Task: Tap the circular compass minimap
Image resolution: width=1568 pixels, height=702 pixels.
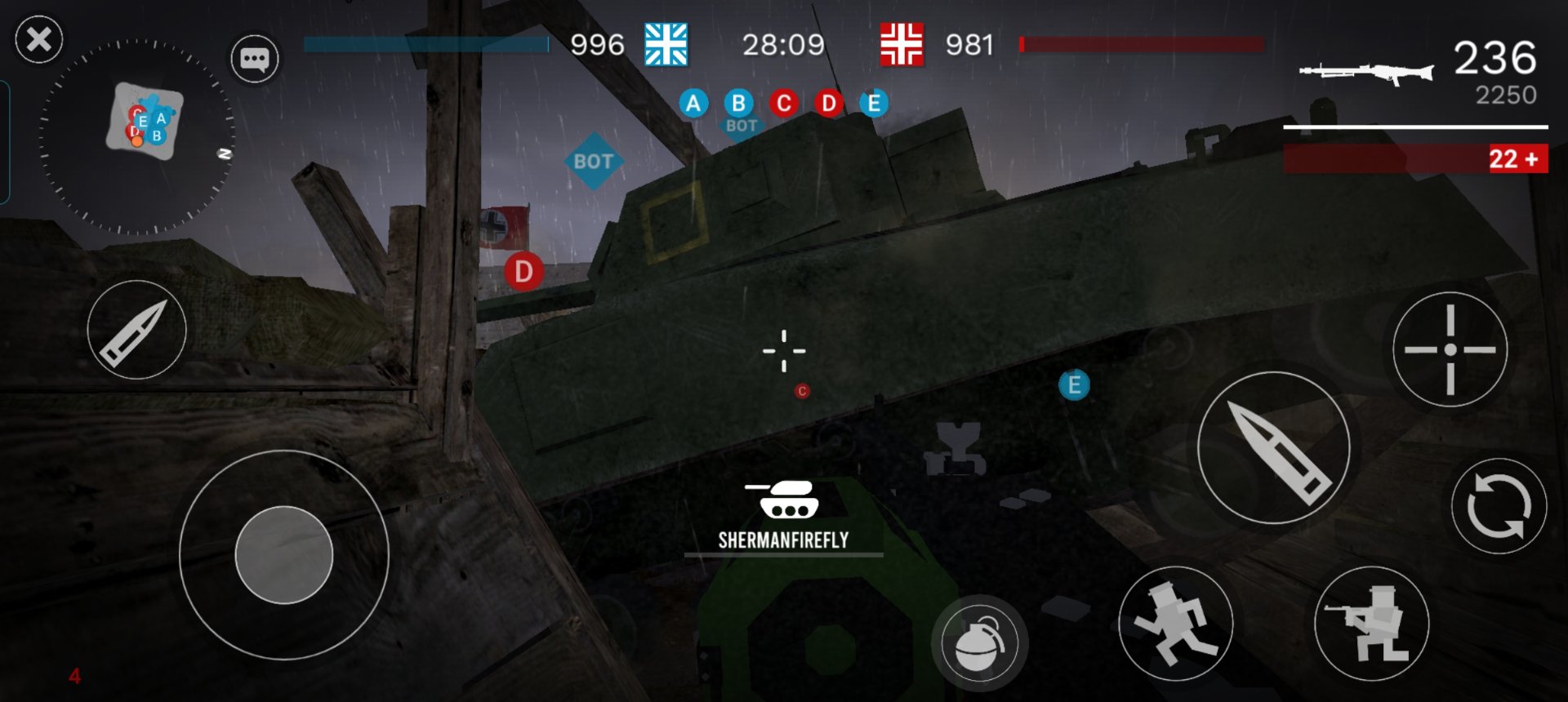Action: coord(137,136)
